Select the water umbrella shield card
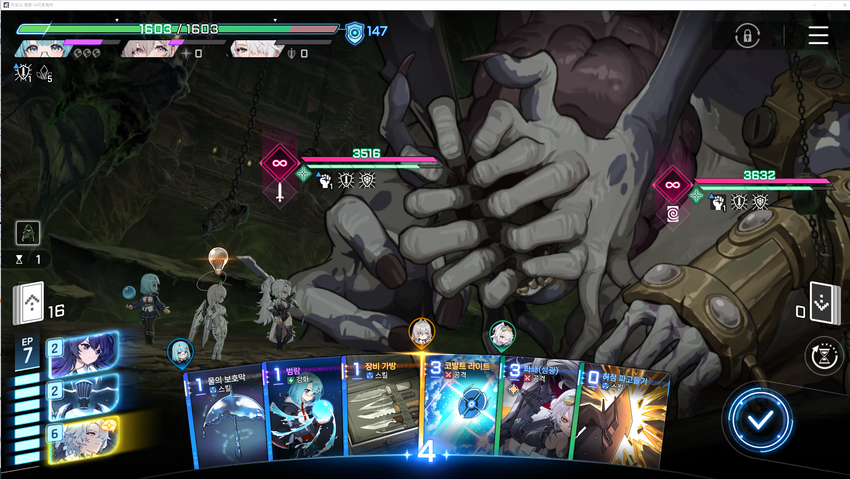This screenshot has height=479, width=850. click(x=226, y=415)
